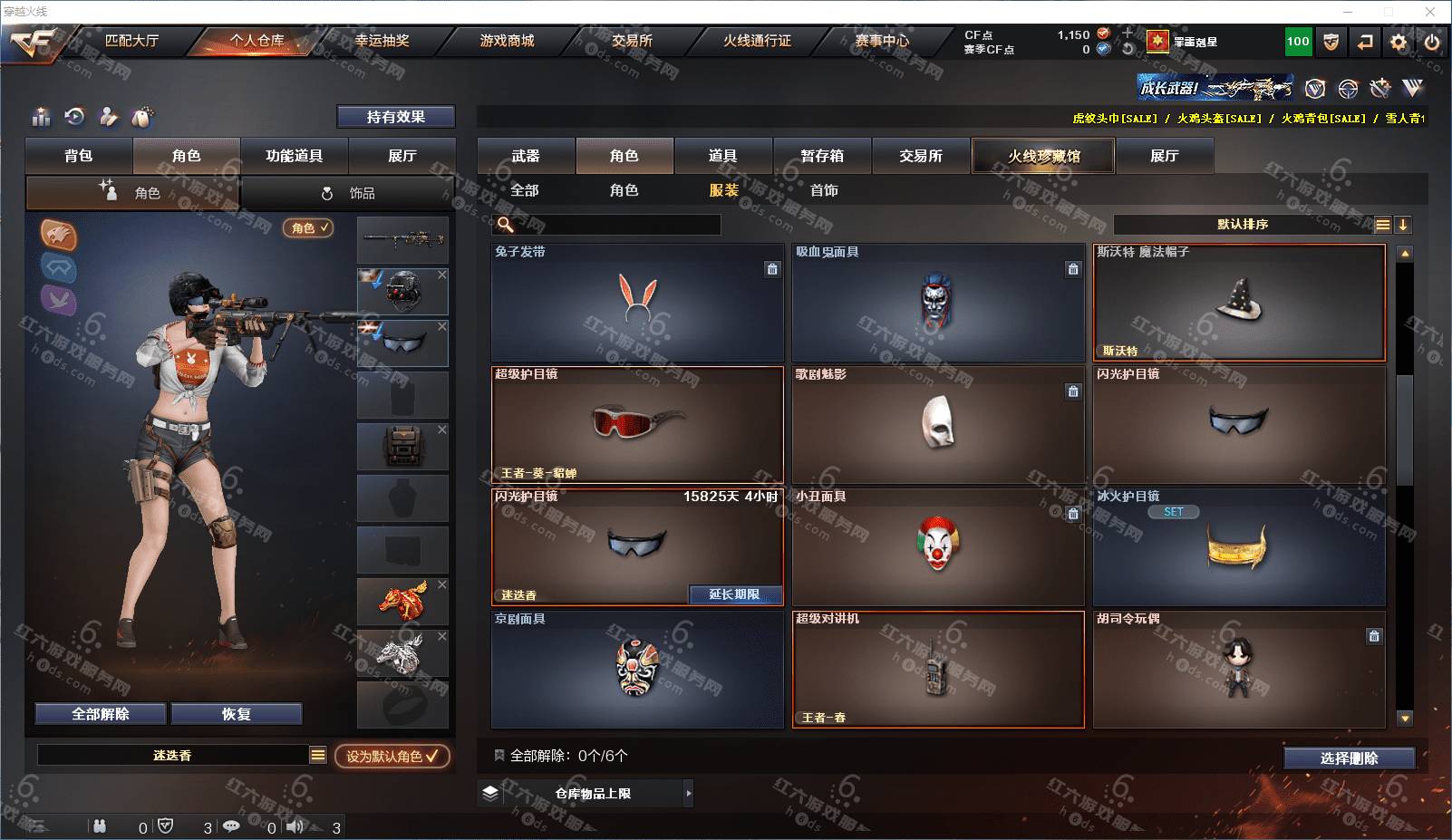The height and width of the screenshot is (840, 1452).
Task: Click 延长期限 extend duration button
Action: click(x=734, y=594)
